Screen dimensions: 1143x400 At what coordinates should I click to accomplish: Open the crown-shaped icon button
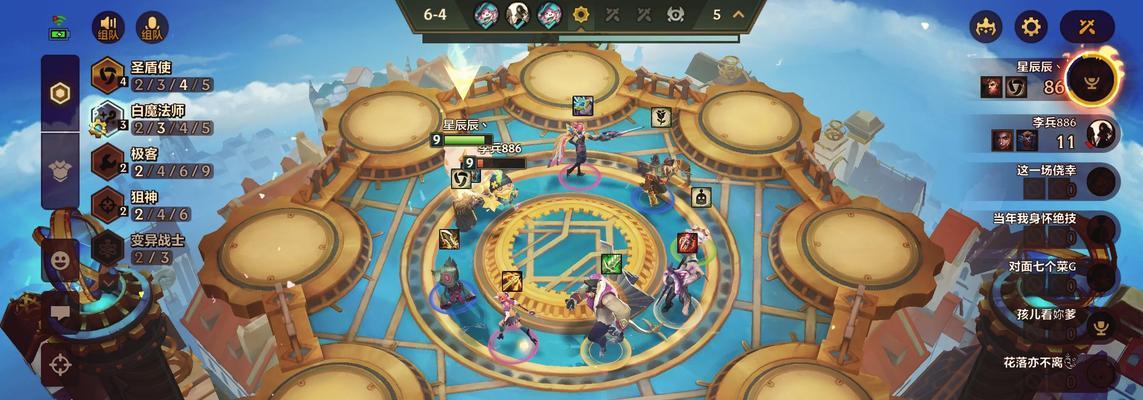coord(987,27)
